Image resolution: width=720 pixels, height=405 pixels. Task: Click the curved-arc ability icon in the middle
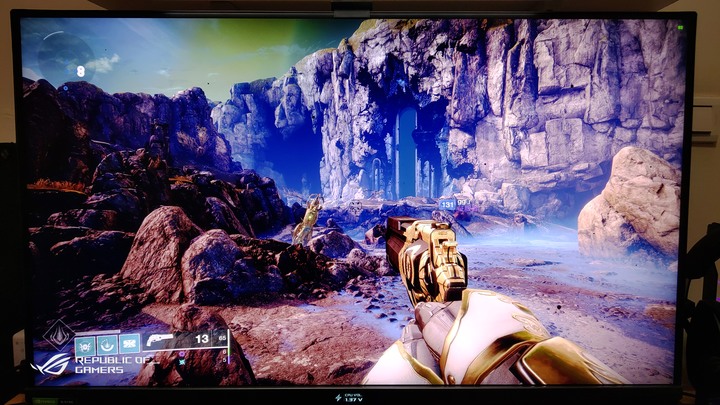(107, 345)
